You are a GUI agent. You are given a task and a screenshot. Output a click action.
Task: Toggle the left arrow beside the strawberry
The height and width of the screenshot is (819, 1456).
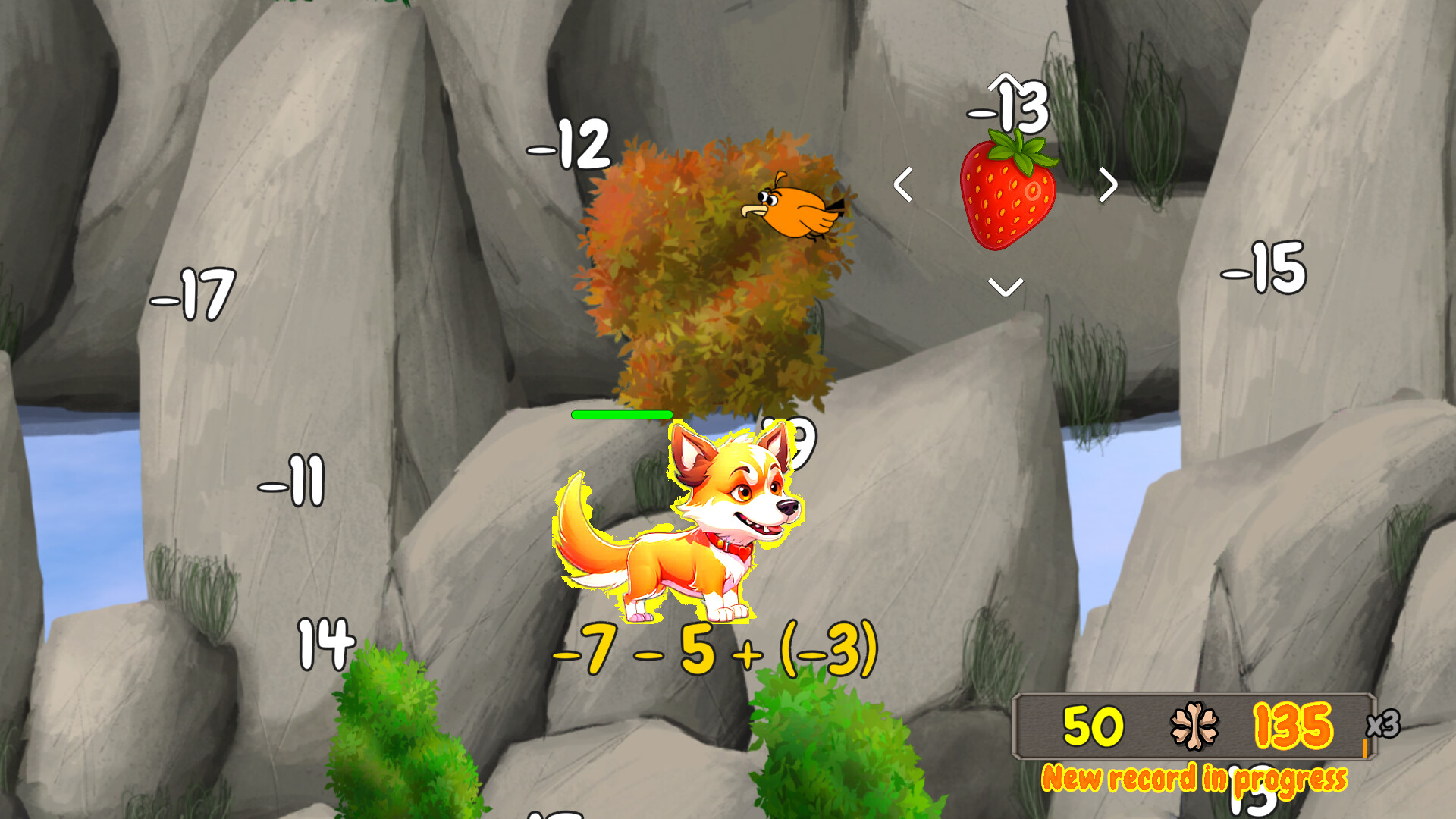pos(904,184)
